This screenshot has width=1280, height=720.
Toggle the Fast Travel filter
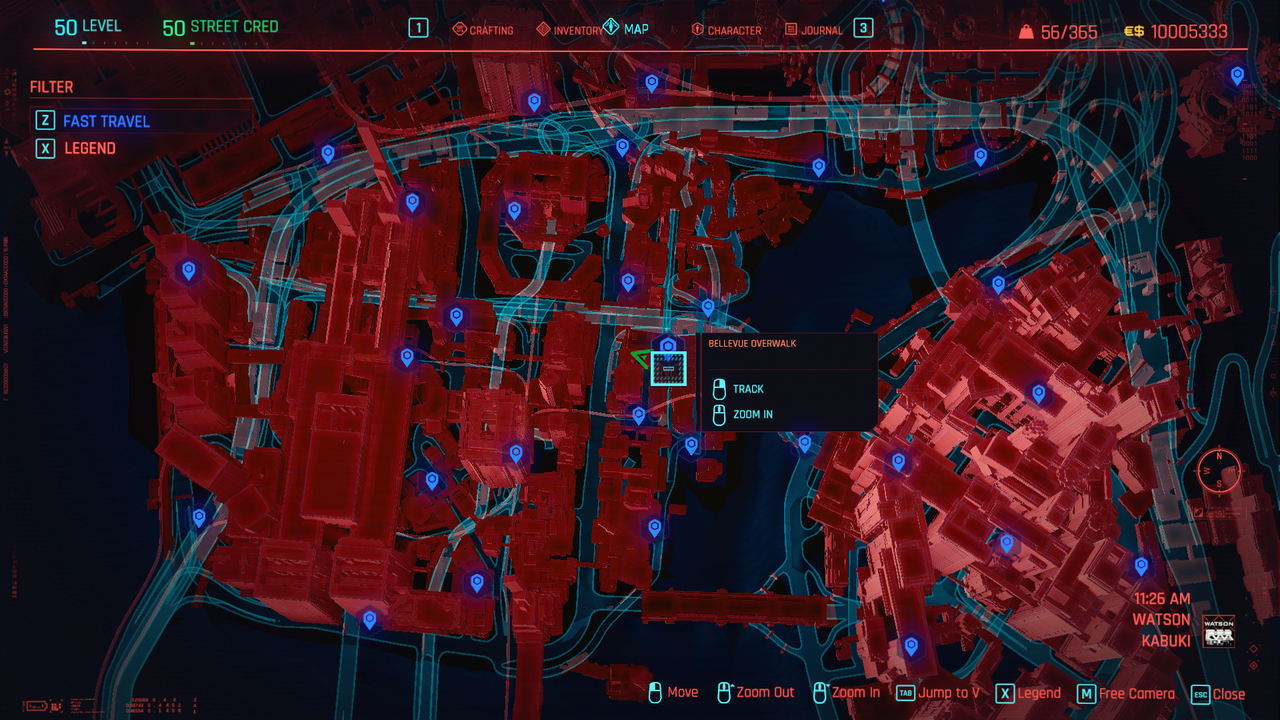tap(105, 121)
